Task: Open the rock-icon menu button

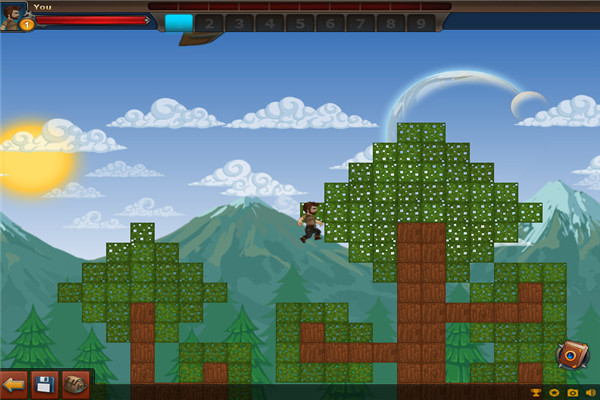Action: [x=75, y=384]
